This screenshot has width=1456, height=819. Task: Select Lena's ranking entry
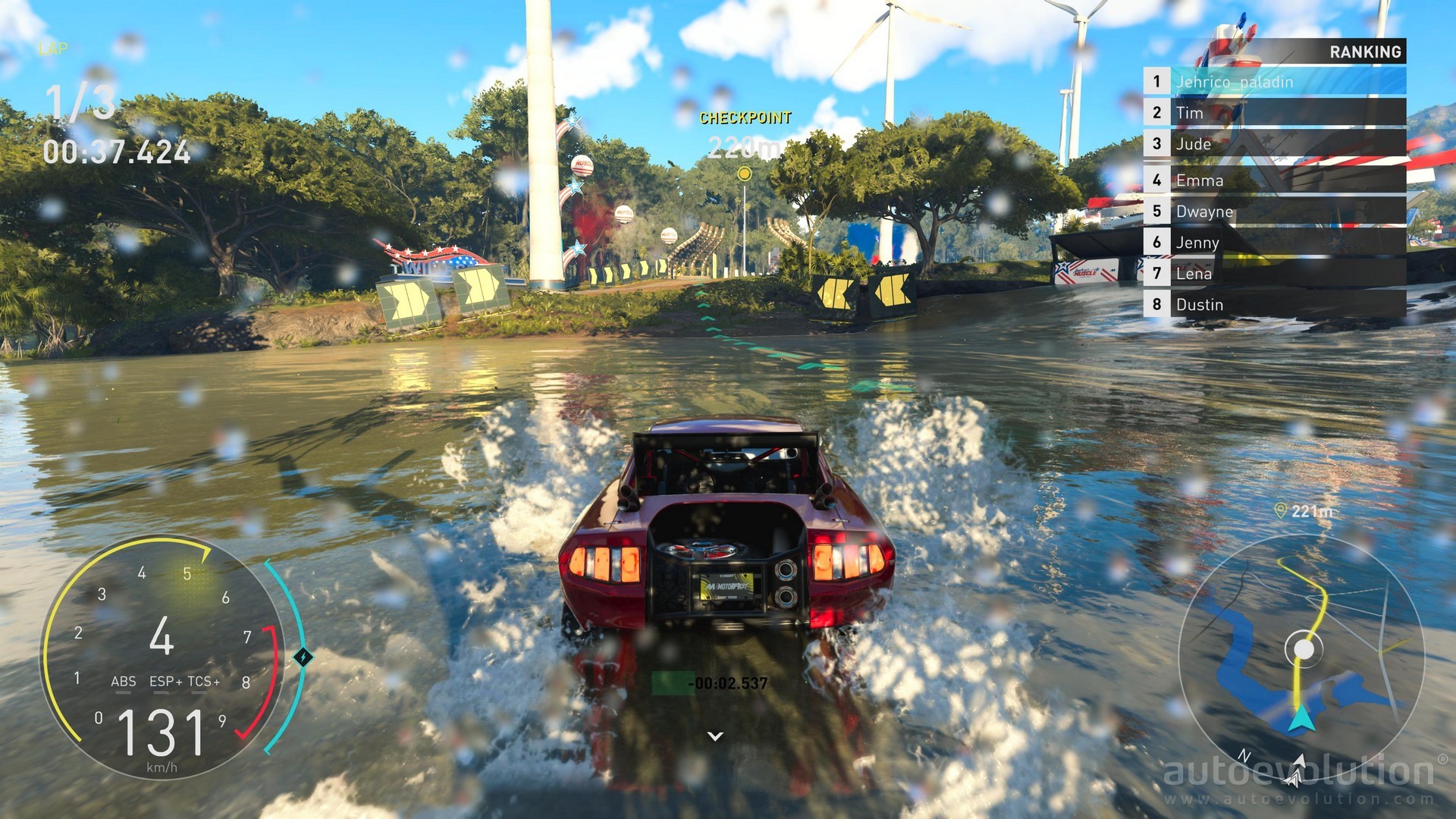pyautogui.click(x=1274, y=273)
